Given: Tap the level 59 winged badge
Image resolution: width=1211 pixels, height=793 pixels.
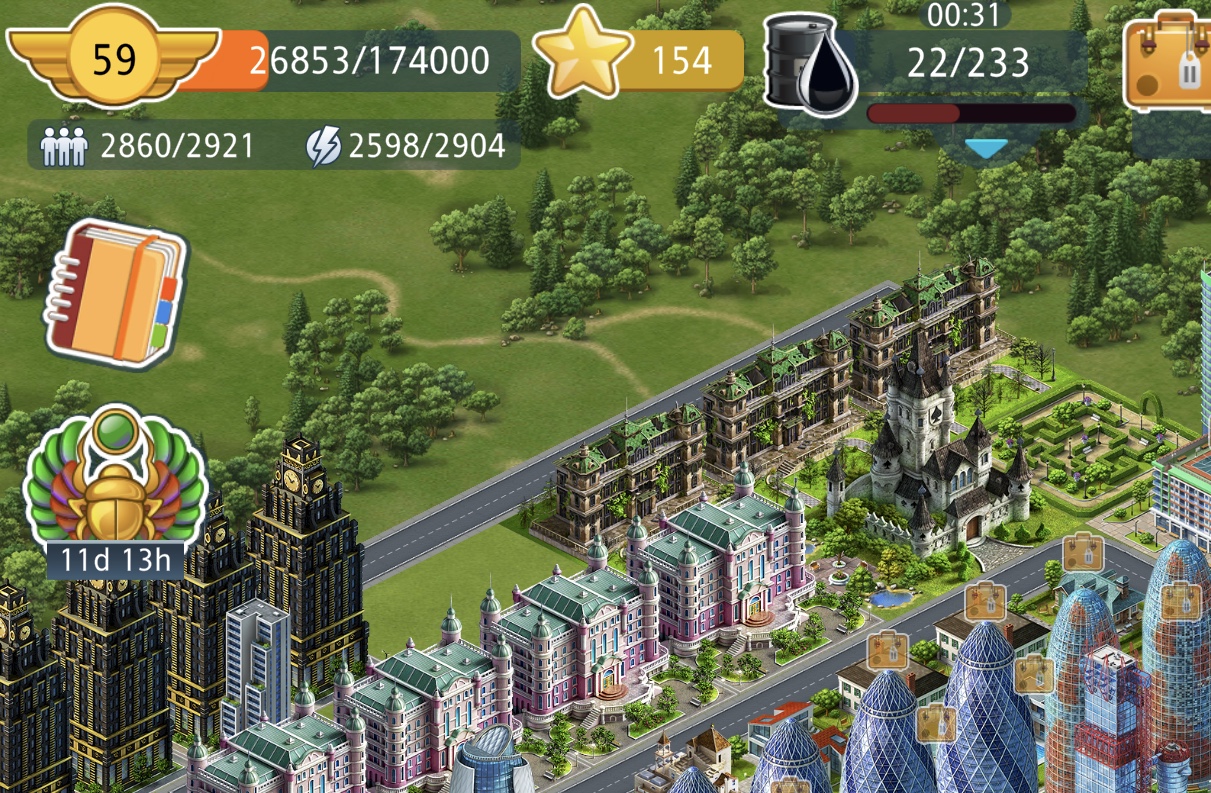Looking at the screenshot, I should 113,61.
